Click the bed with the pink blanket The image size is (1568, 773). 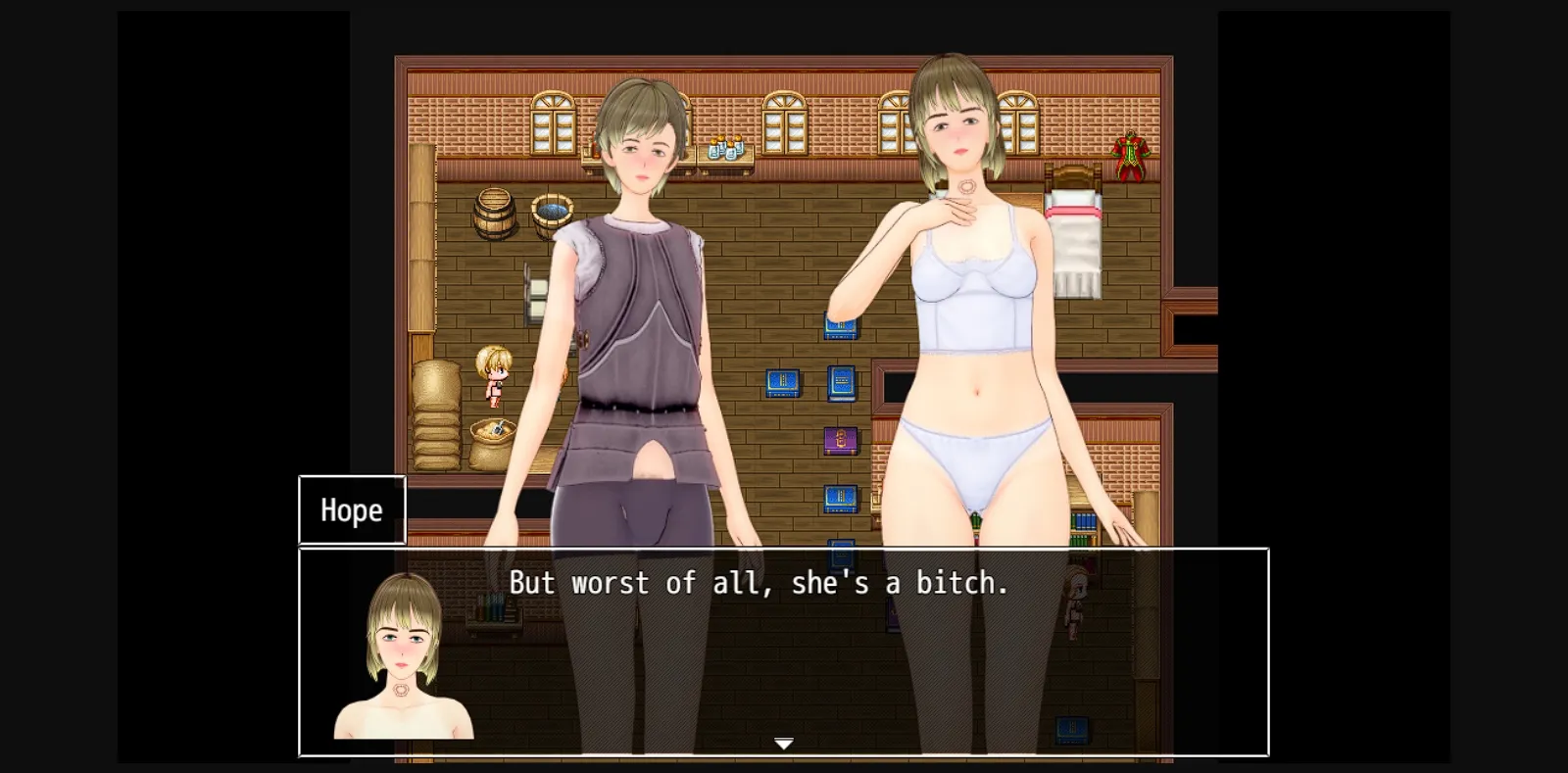pos(1076,211)
